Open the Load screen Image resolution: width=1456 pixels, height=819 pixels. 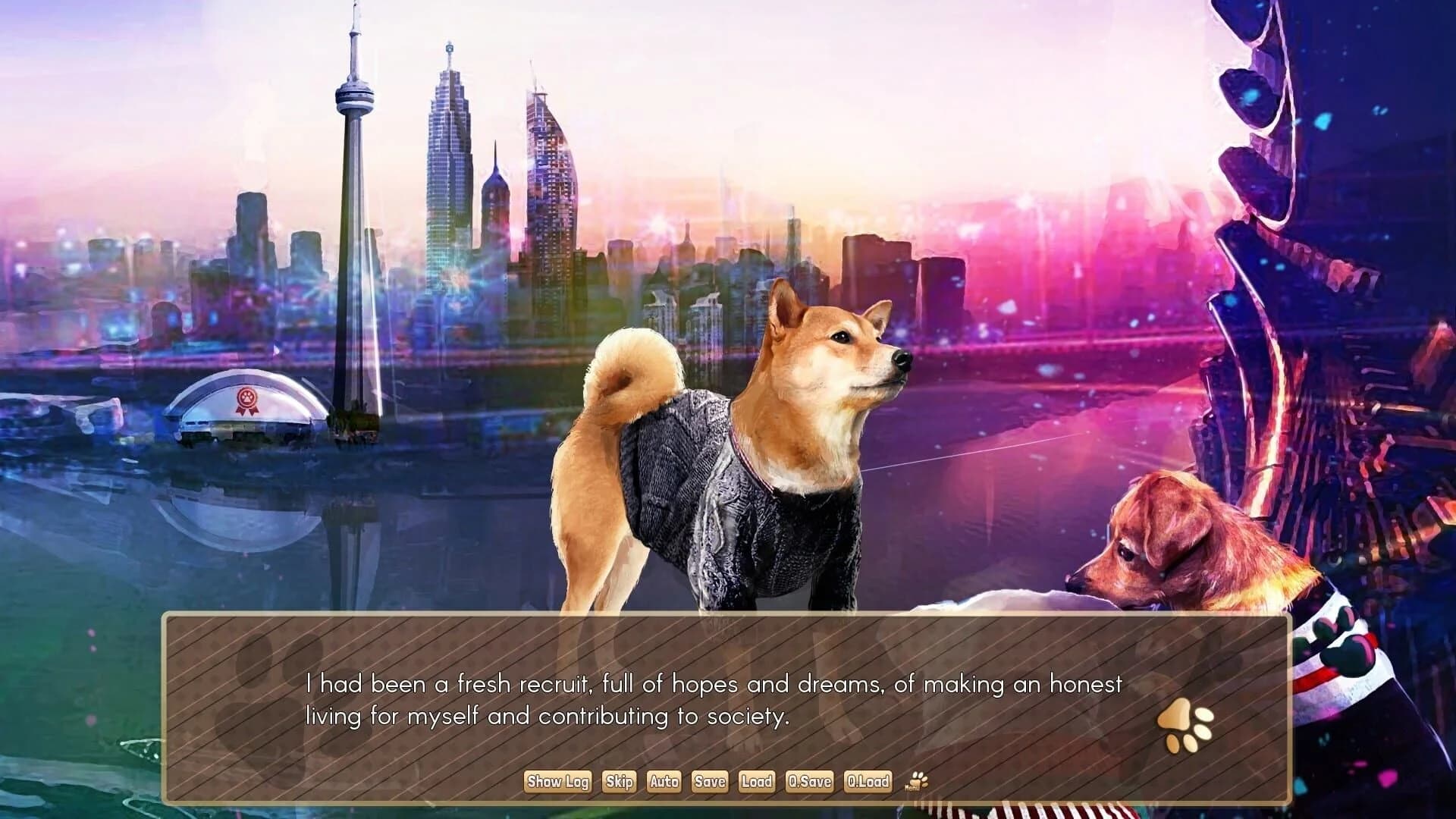pyautogui.click(x=758, y=781)
